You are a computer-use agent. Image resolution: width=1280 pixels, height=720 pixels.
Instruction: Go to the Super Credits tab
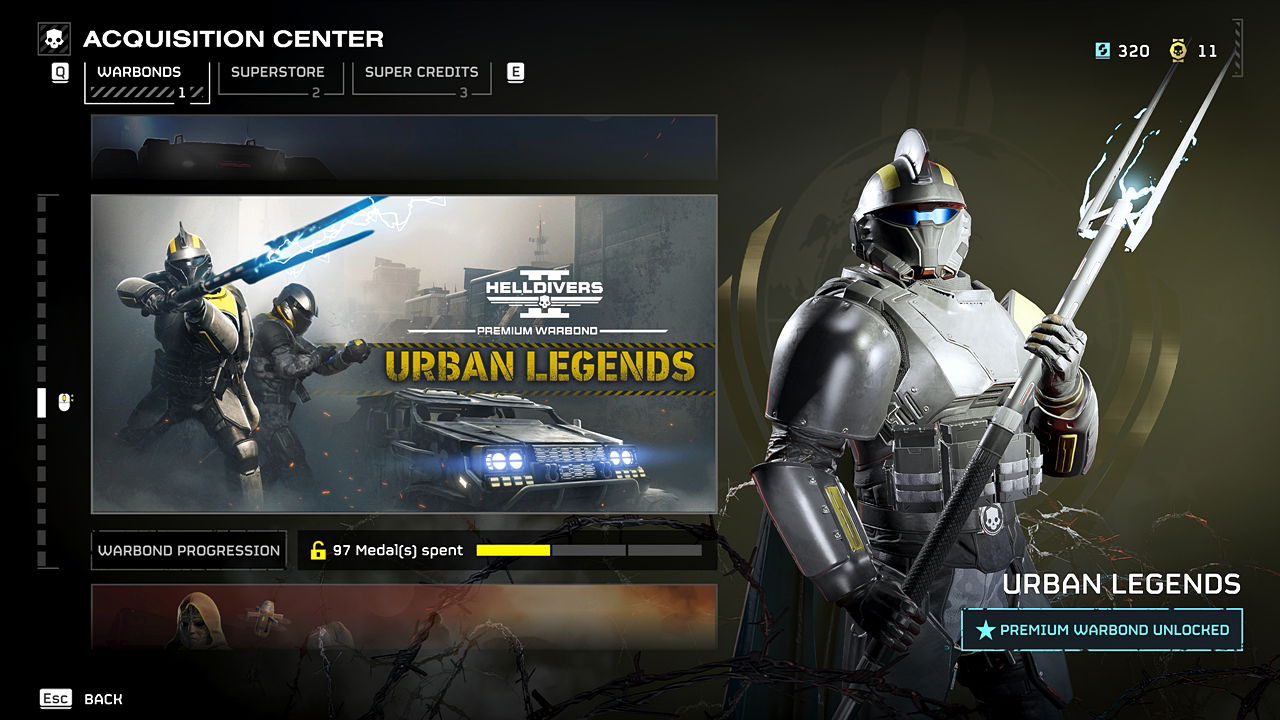(x=421, y=78)
